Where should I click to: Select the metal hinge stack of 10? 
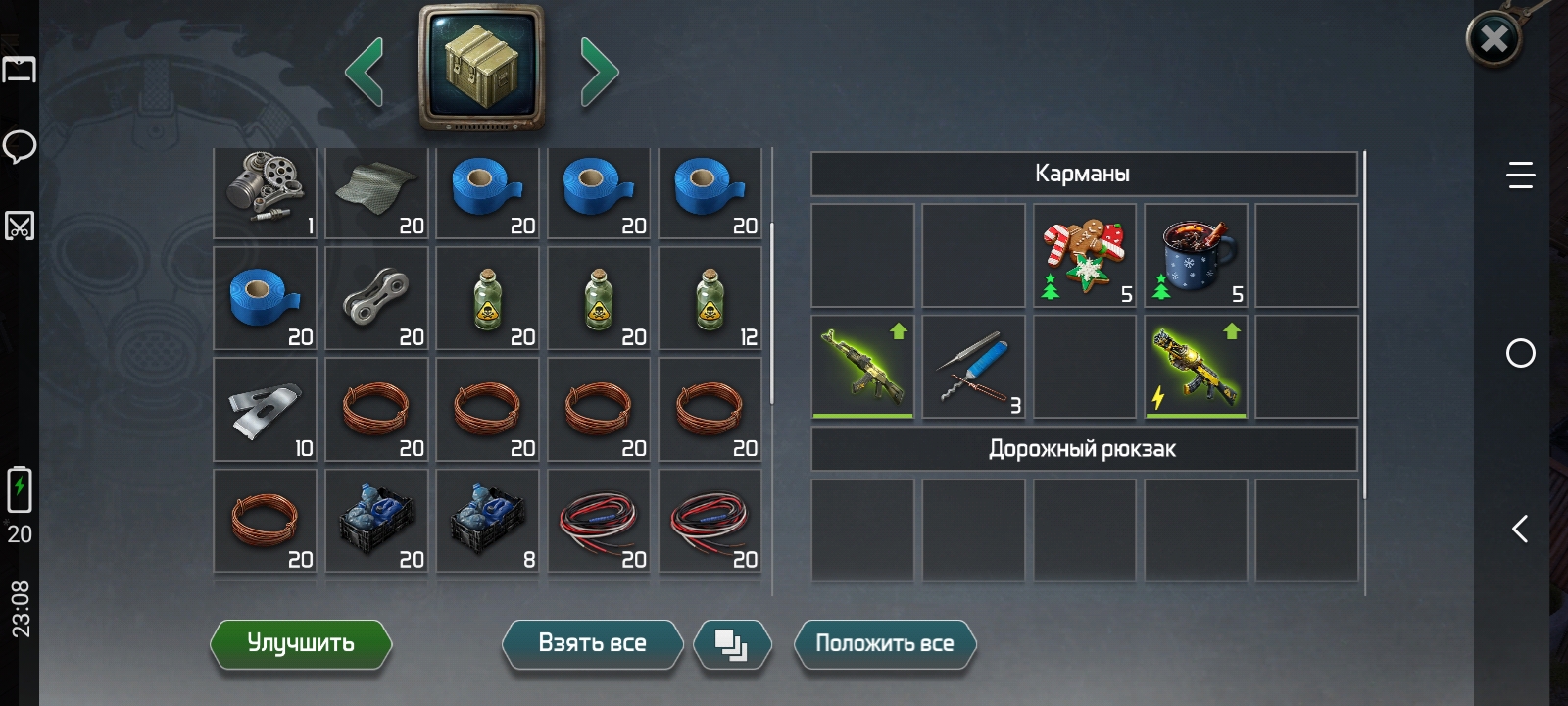point(266,409)
